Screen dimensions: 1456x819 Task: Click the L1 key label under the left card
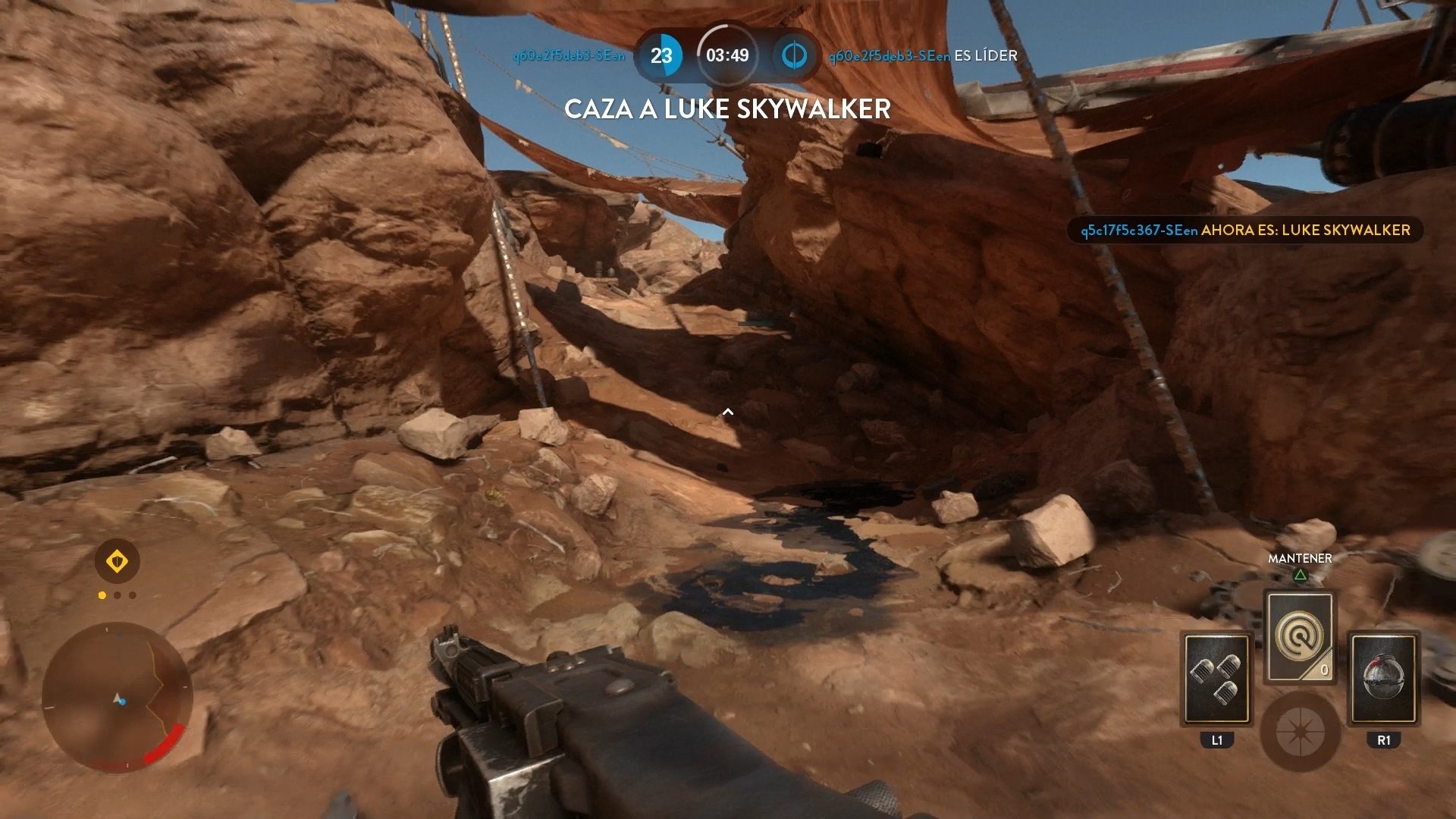point(1216,741)
